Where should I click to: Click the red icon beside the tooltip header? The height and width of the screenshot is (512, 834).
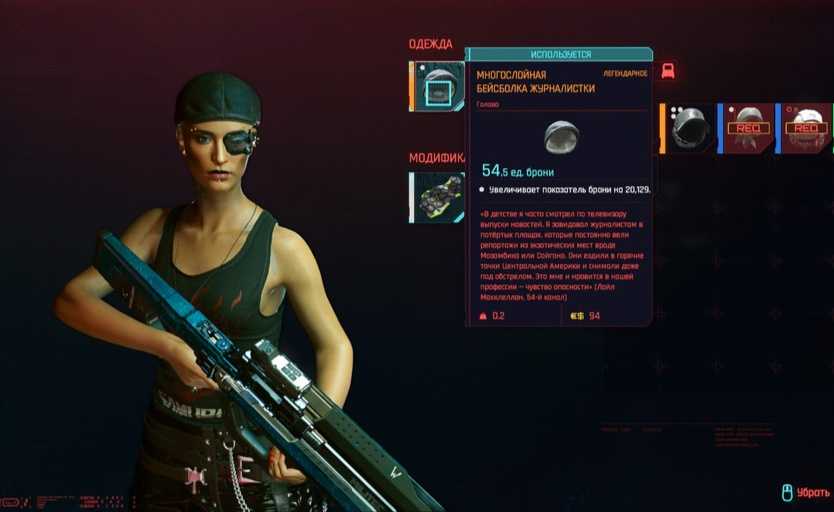click(x=668, y=70)
